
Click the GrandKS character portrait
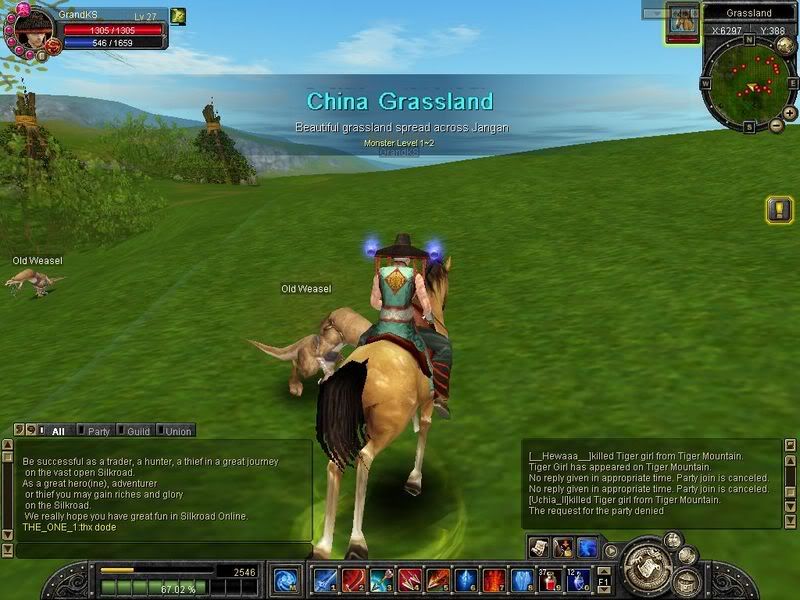(30, 30)
